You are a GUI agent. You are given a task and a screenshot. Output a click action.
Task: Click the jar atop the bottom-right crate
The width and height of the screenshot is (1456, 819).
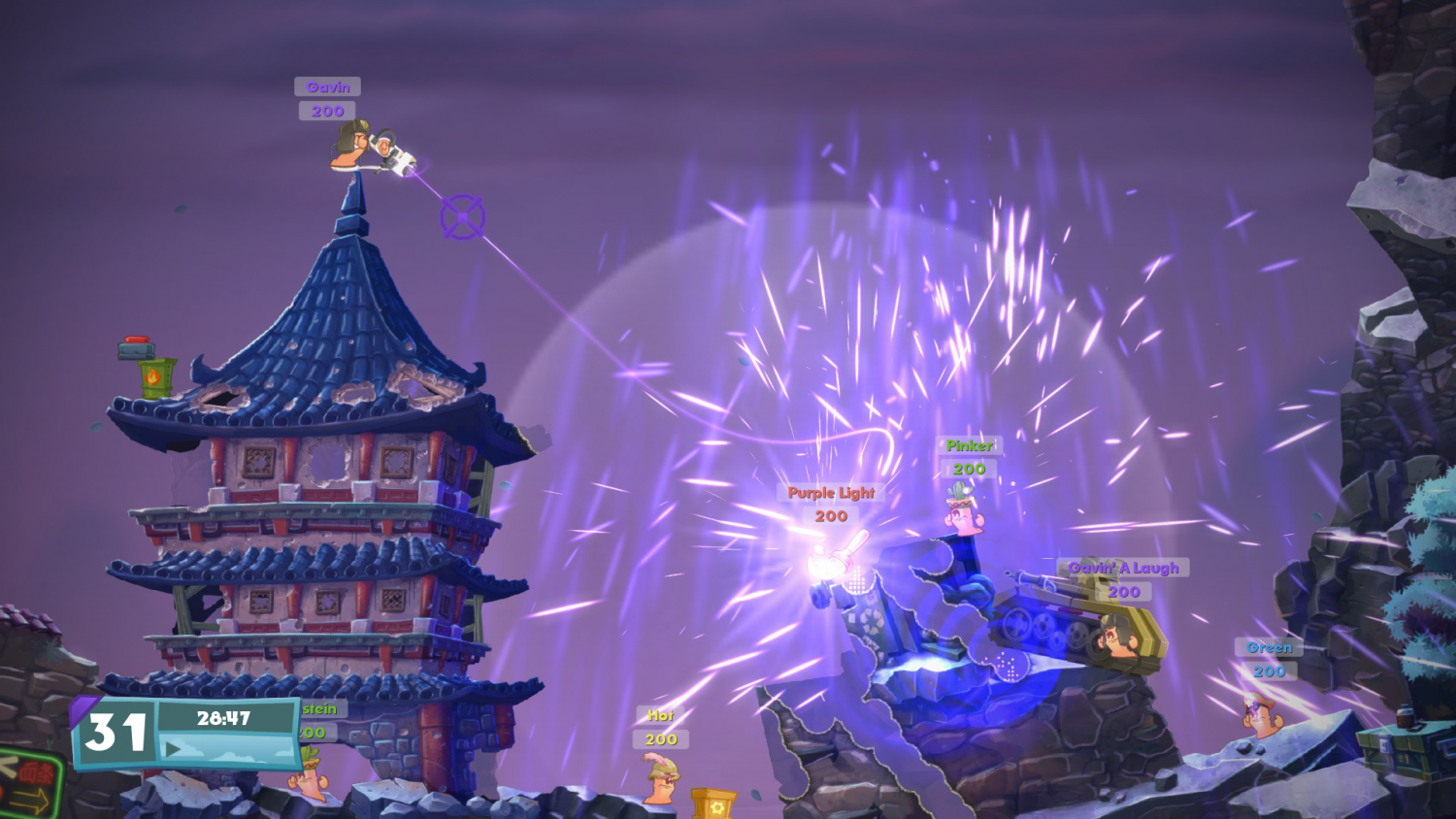(x=1403, y=718)
